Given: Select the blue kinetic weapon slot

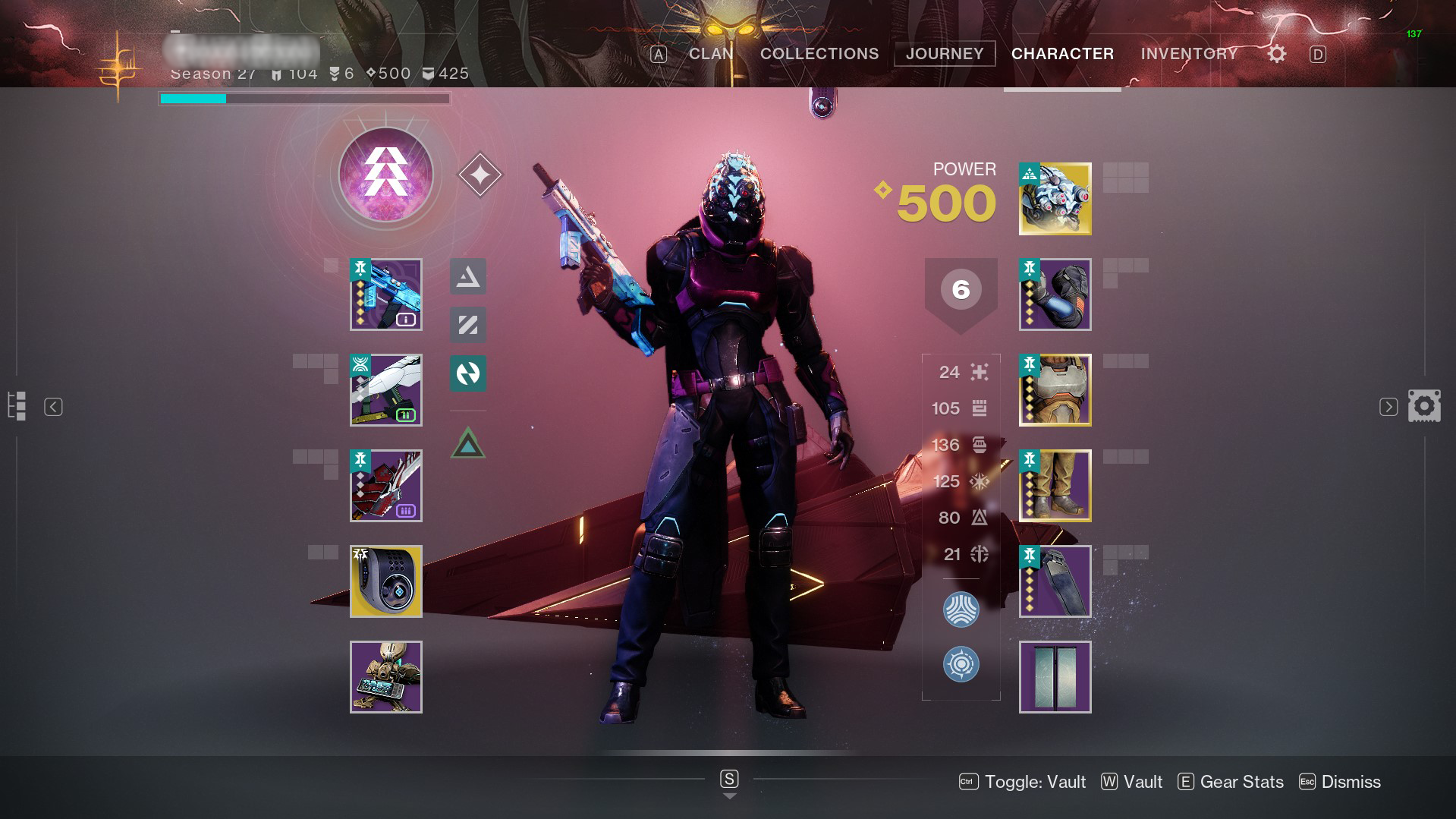Looking at the screenshot, I should point(385,295).
